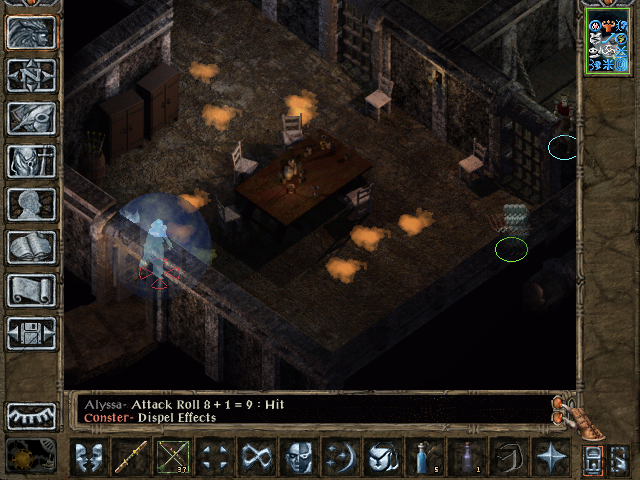Open the journal feather button
The height and width of the screenshot is (480, 640).
32,118
